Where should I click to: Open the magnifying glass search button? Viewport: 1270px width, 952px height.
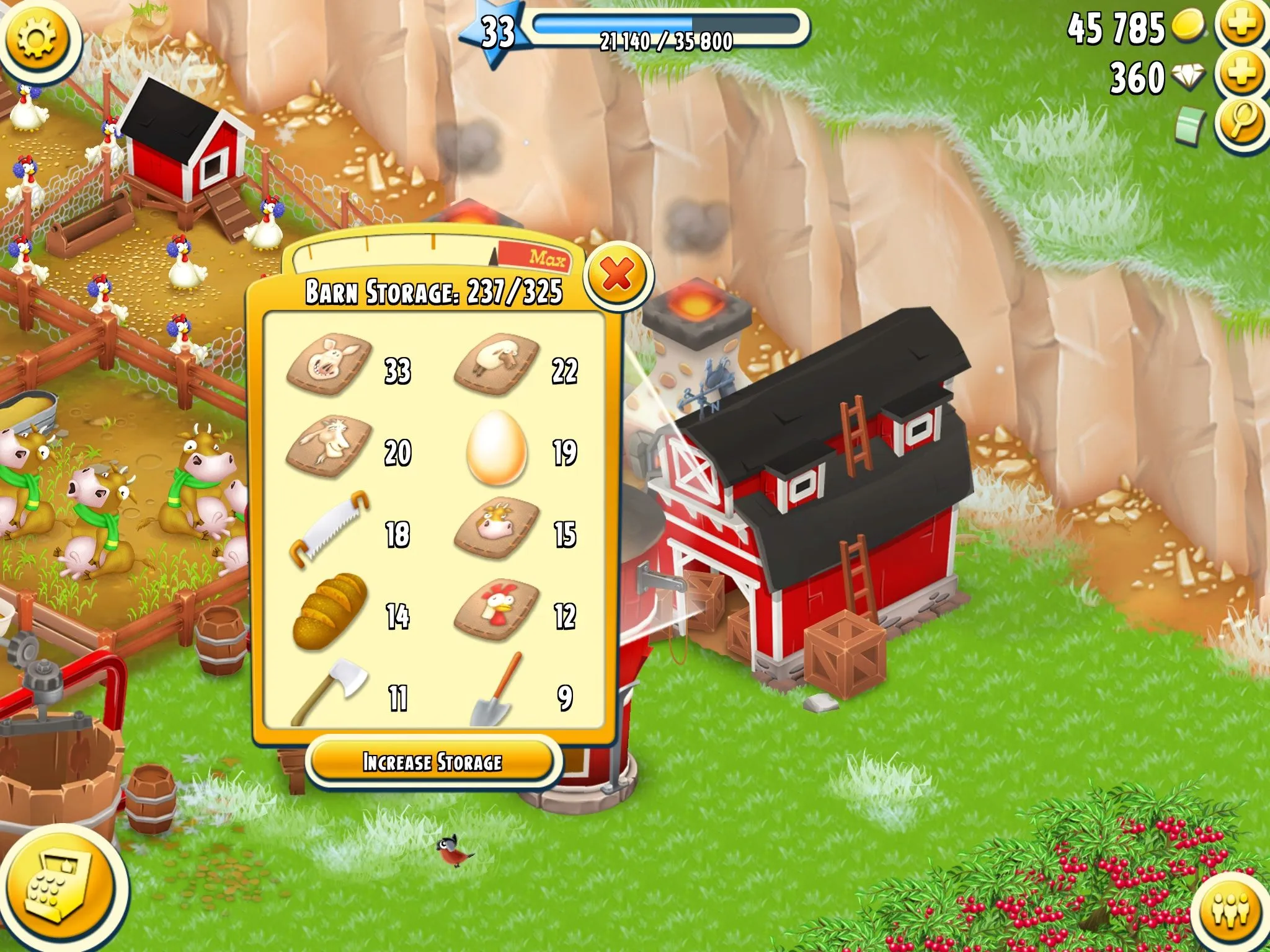[1241, 123]
